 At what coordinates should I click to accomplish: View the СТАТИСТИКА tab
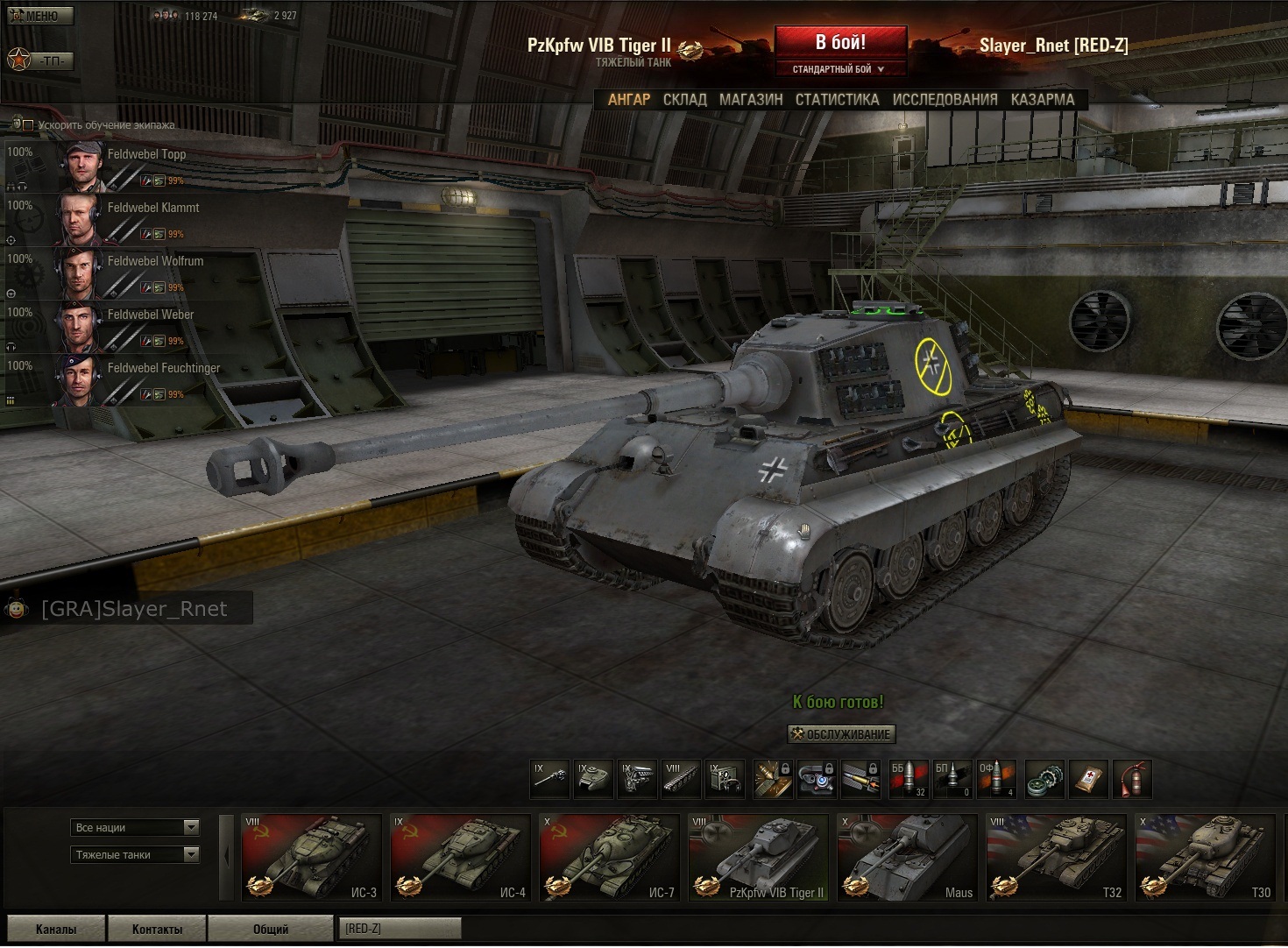point(837,100)
